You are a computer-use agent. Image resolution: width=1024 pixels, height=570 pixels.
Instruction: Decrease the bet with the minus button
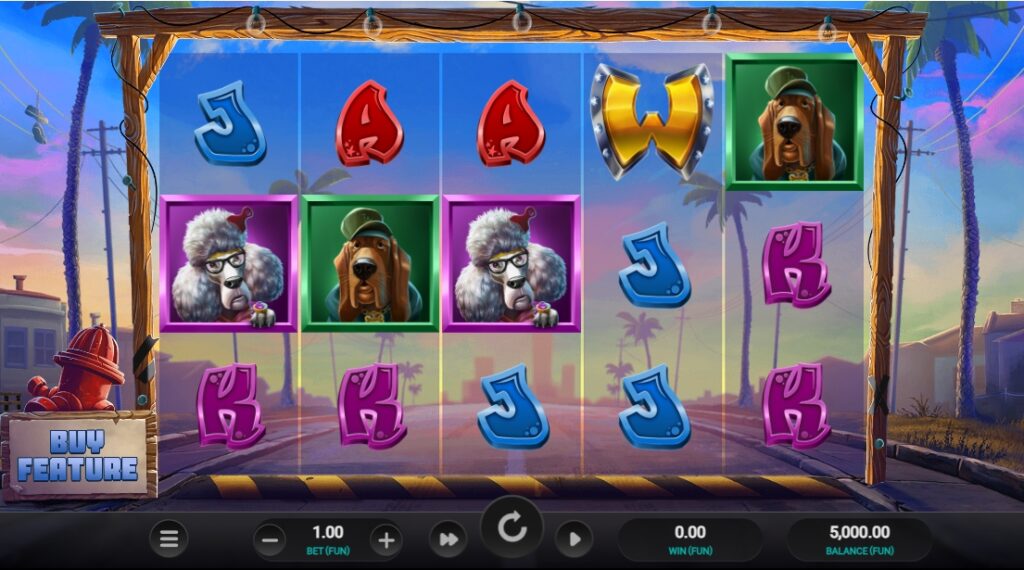click(268, 541)
